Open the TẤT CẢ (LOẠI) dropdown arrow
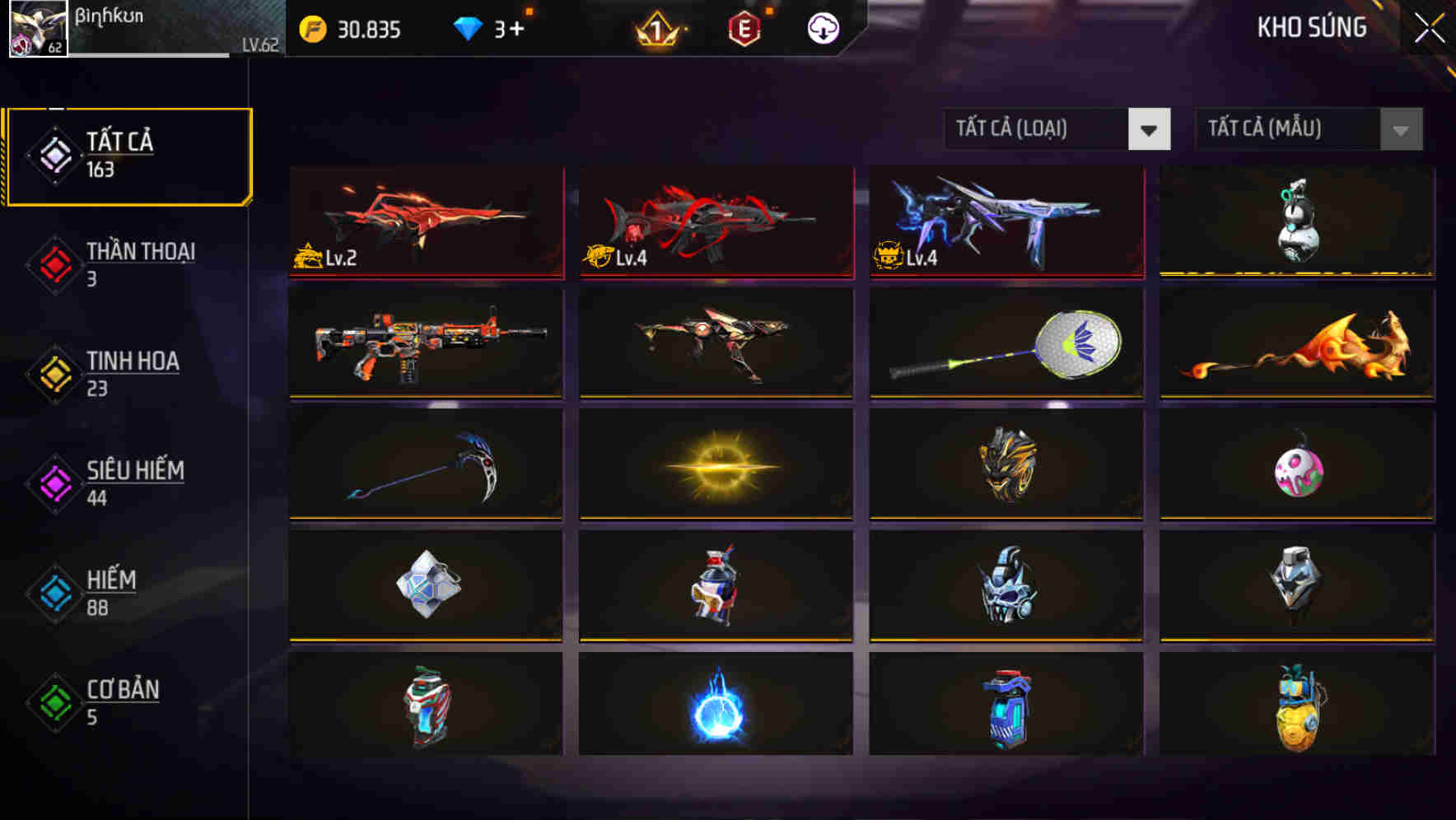Viewport: 1456px width, 820px height. (x=1150, y=129)
